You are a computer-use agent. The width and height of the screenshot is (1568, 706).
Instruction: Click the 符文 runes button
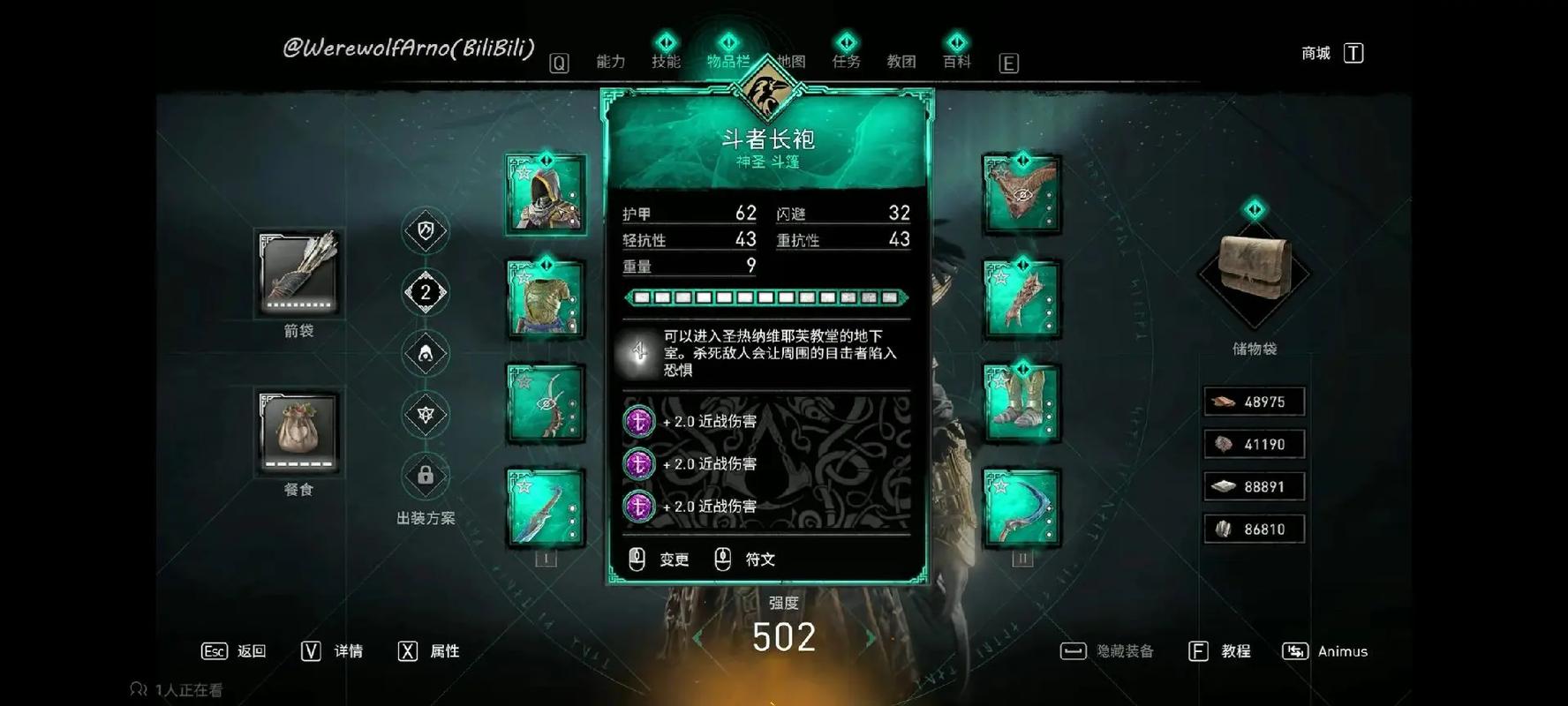tap(758, 559)
